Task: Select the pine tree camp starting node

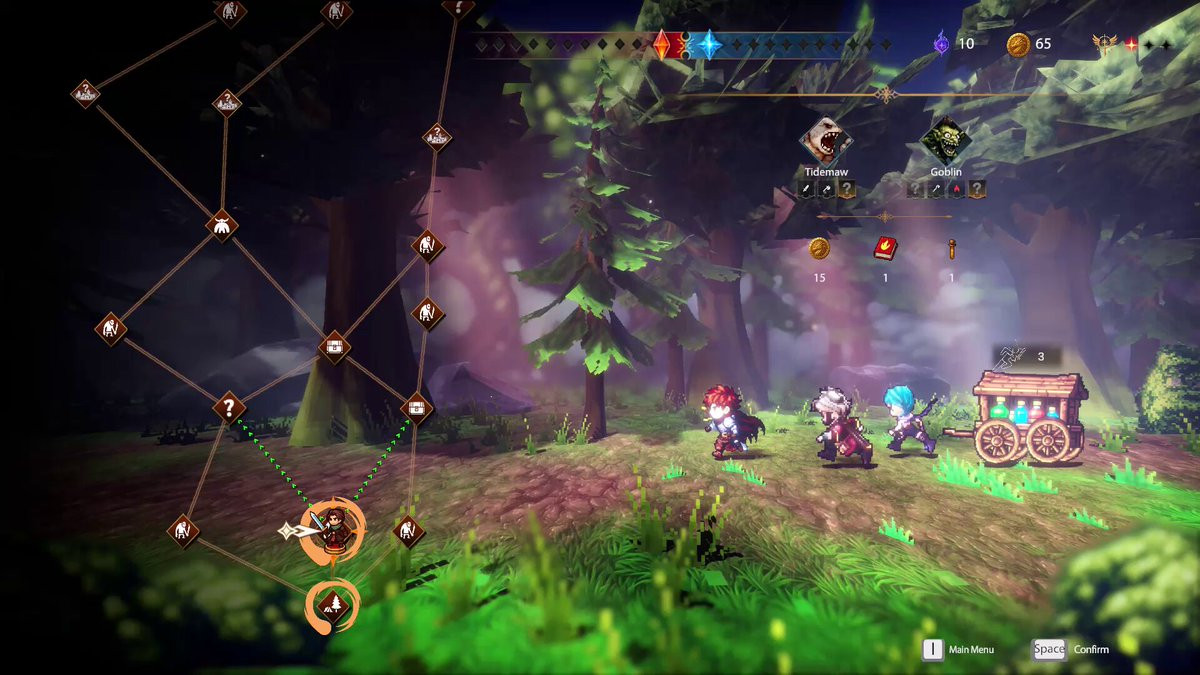Action: click(x=331, y=604)
